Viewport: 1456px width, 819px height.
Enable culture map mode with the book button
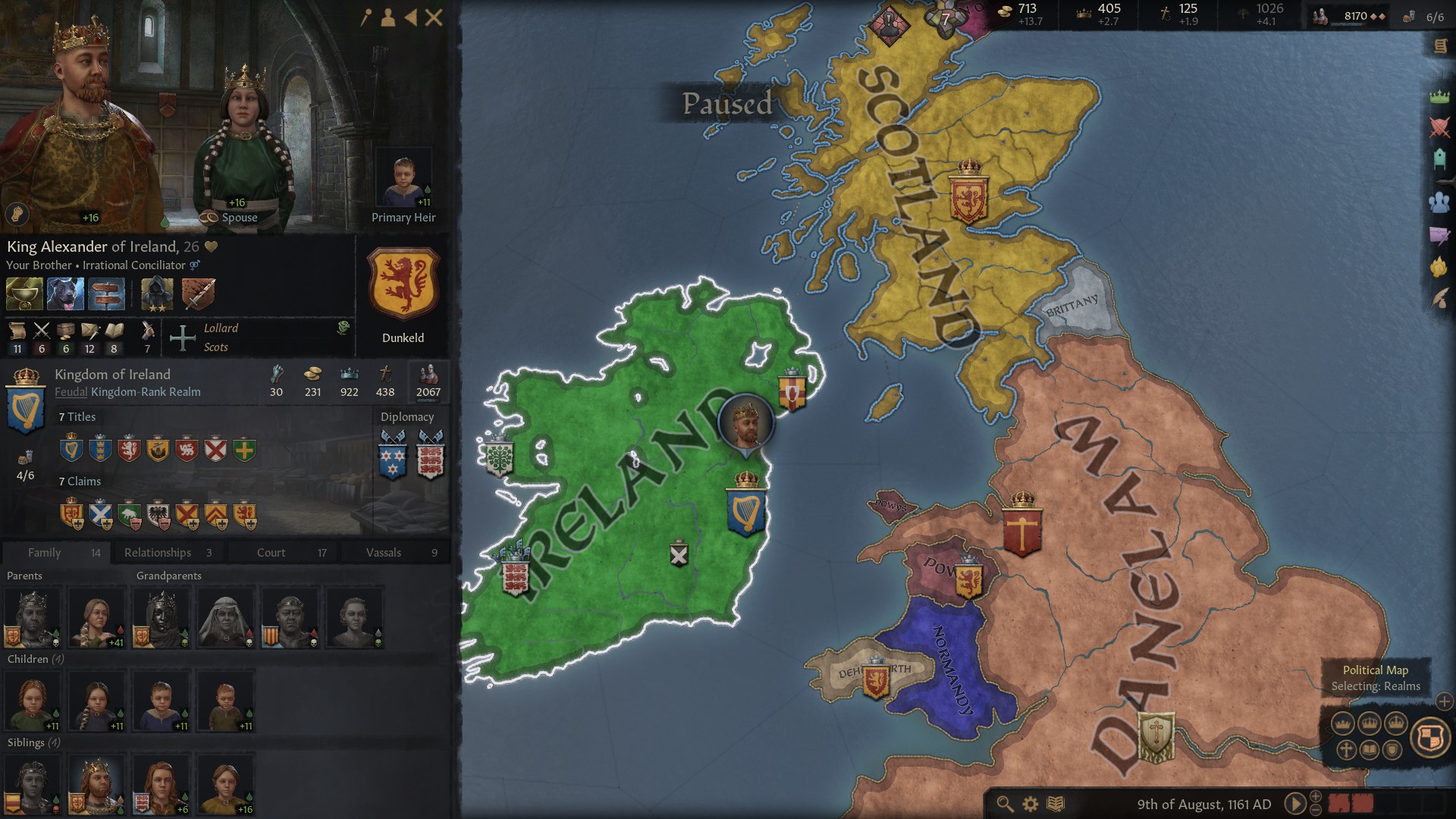pos(1369,751)
